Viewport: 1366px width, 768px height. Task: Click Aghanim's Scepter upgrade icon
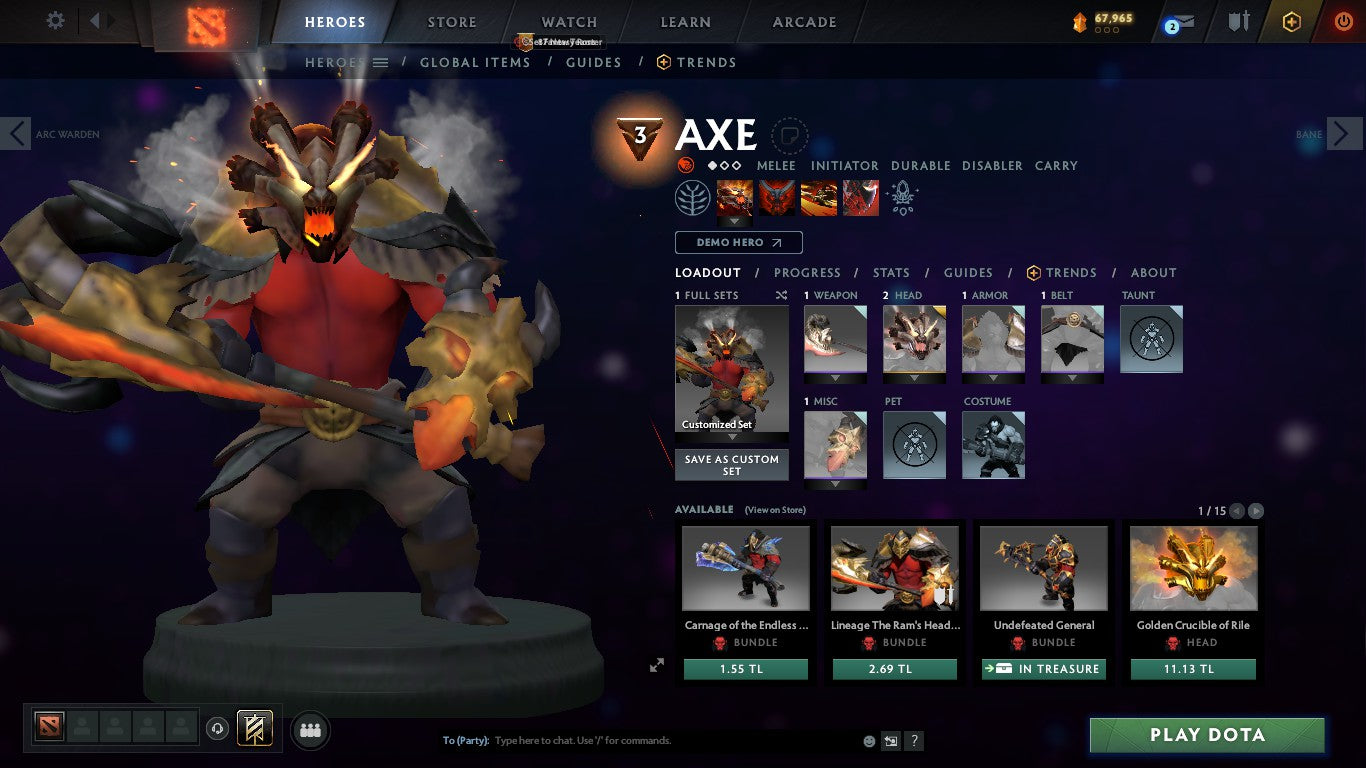[x=901, y=197]
